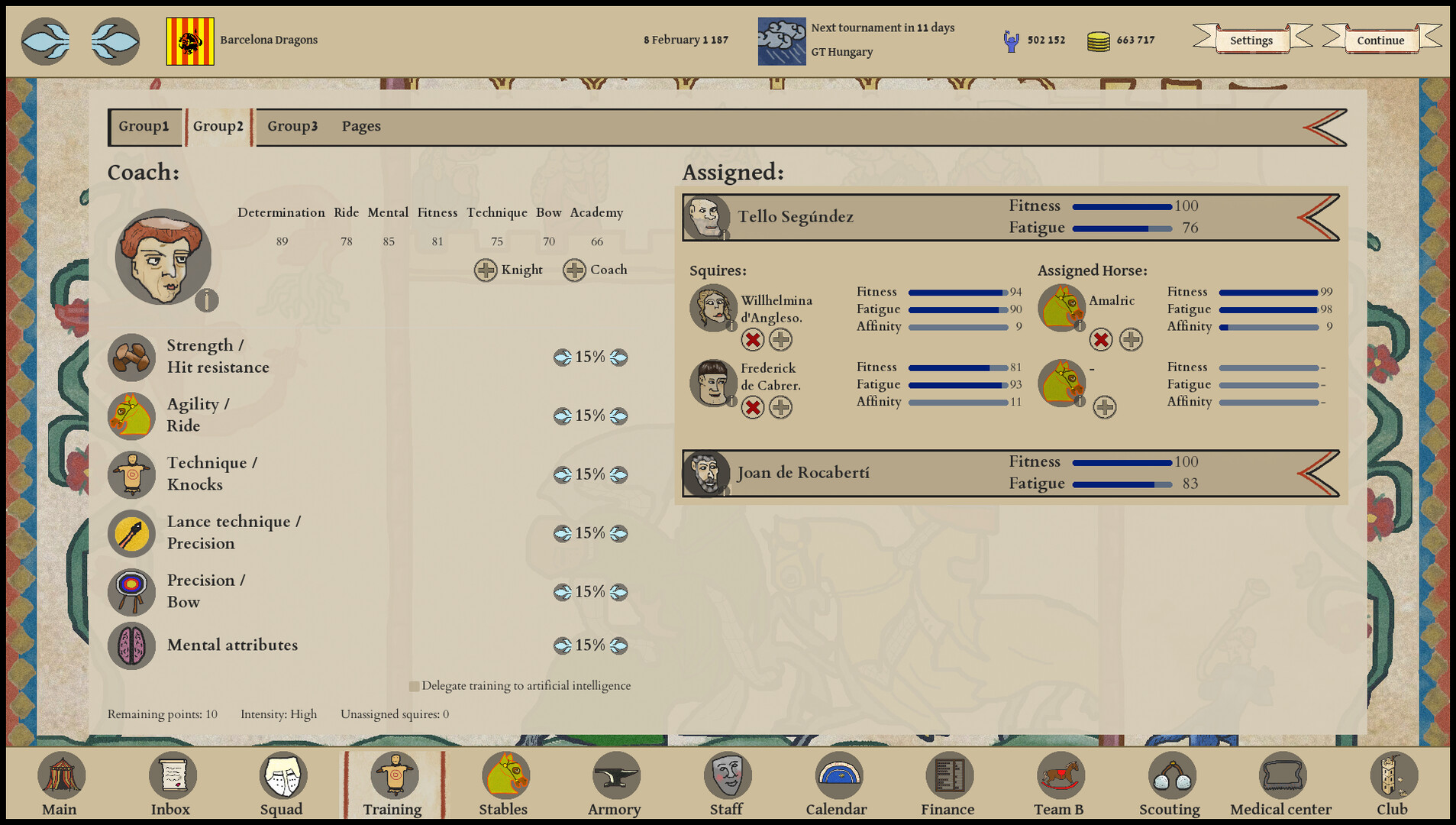The width and height of the screenshot is (1456, 825).
Task: Open the Team B rocking horse icon
Action: pos(1060,775)
